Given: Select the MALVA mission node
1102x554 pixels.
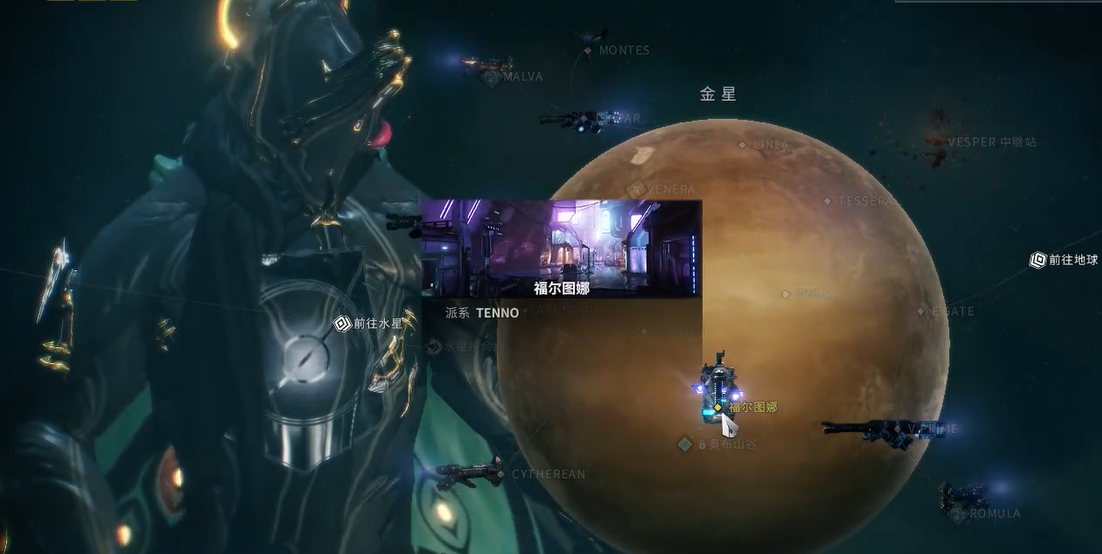Looking at the screenshot, I should [493, 76].
